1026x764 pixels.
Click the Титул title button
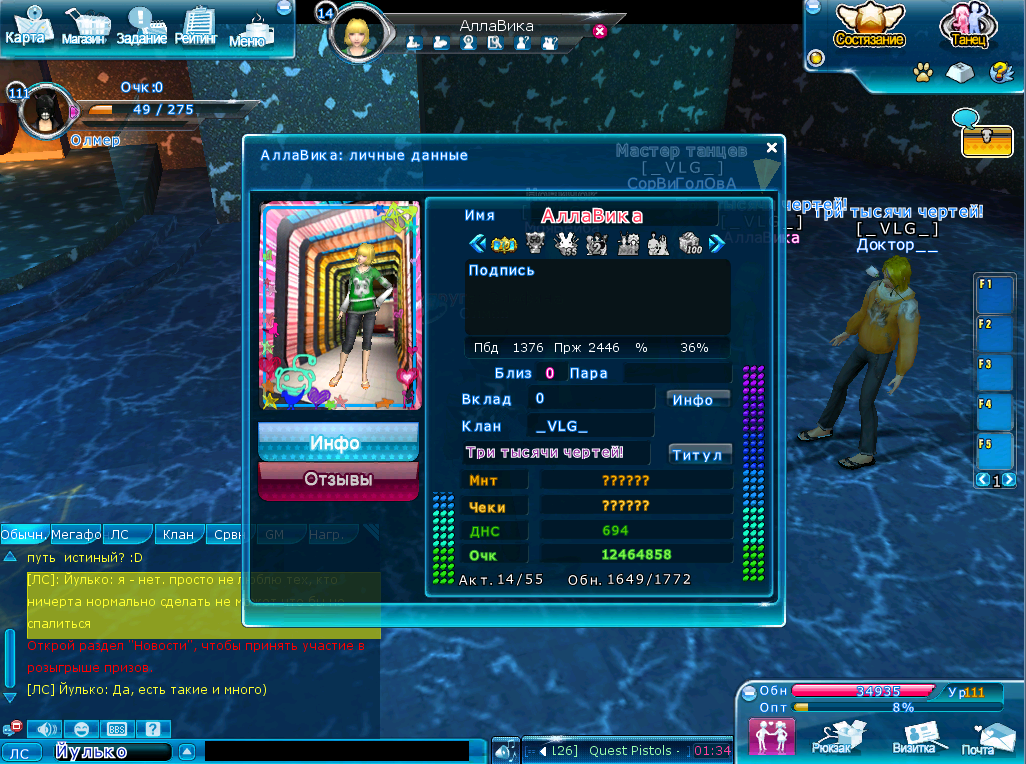(699, 454)
